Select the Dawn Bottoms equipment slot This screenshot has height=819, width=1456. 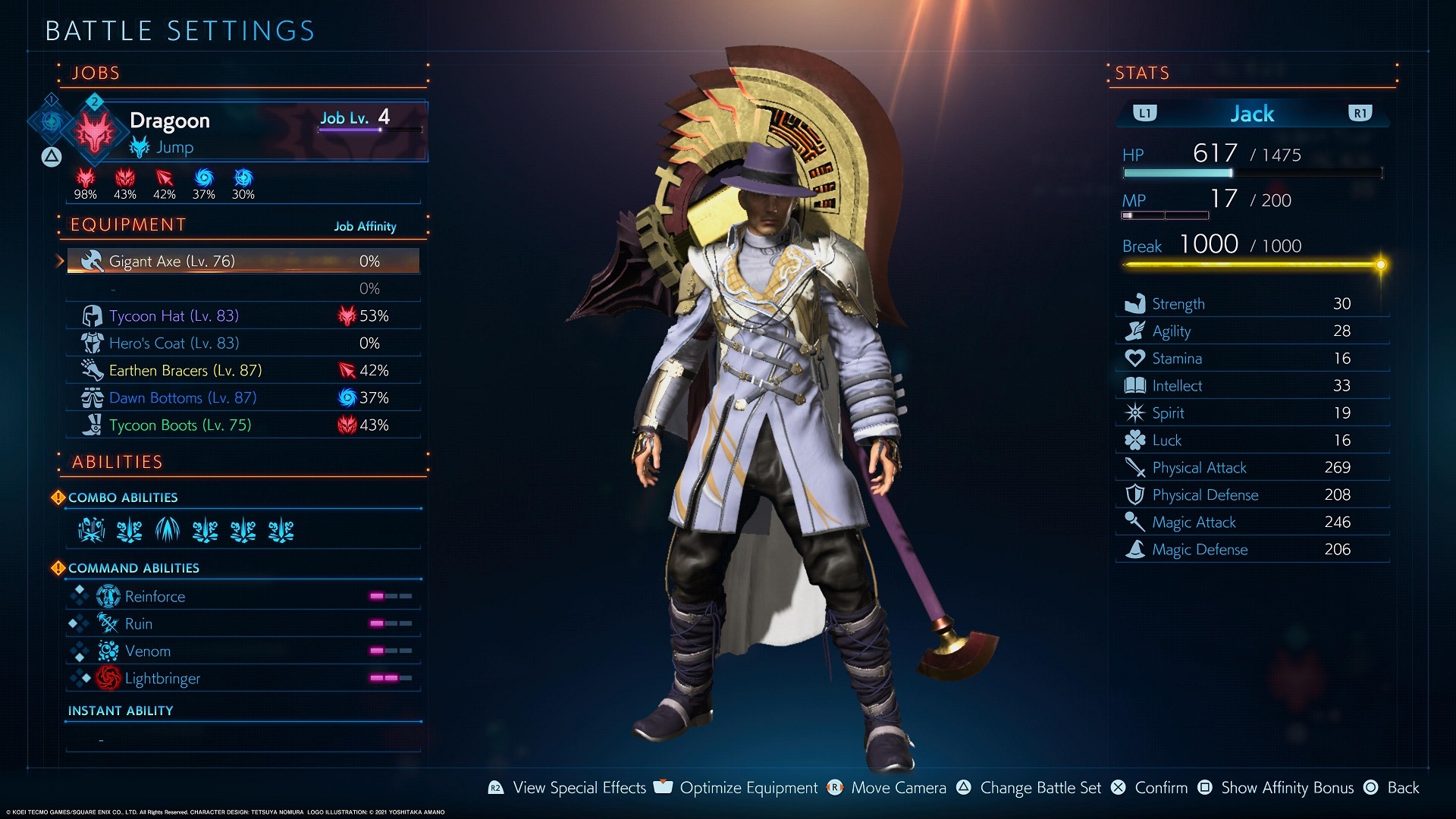tap(243, 397)
